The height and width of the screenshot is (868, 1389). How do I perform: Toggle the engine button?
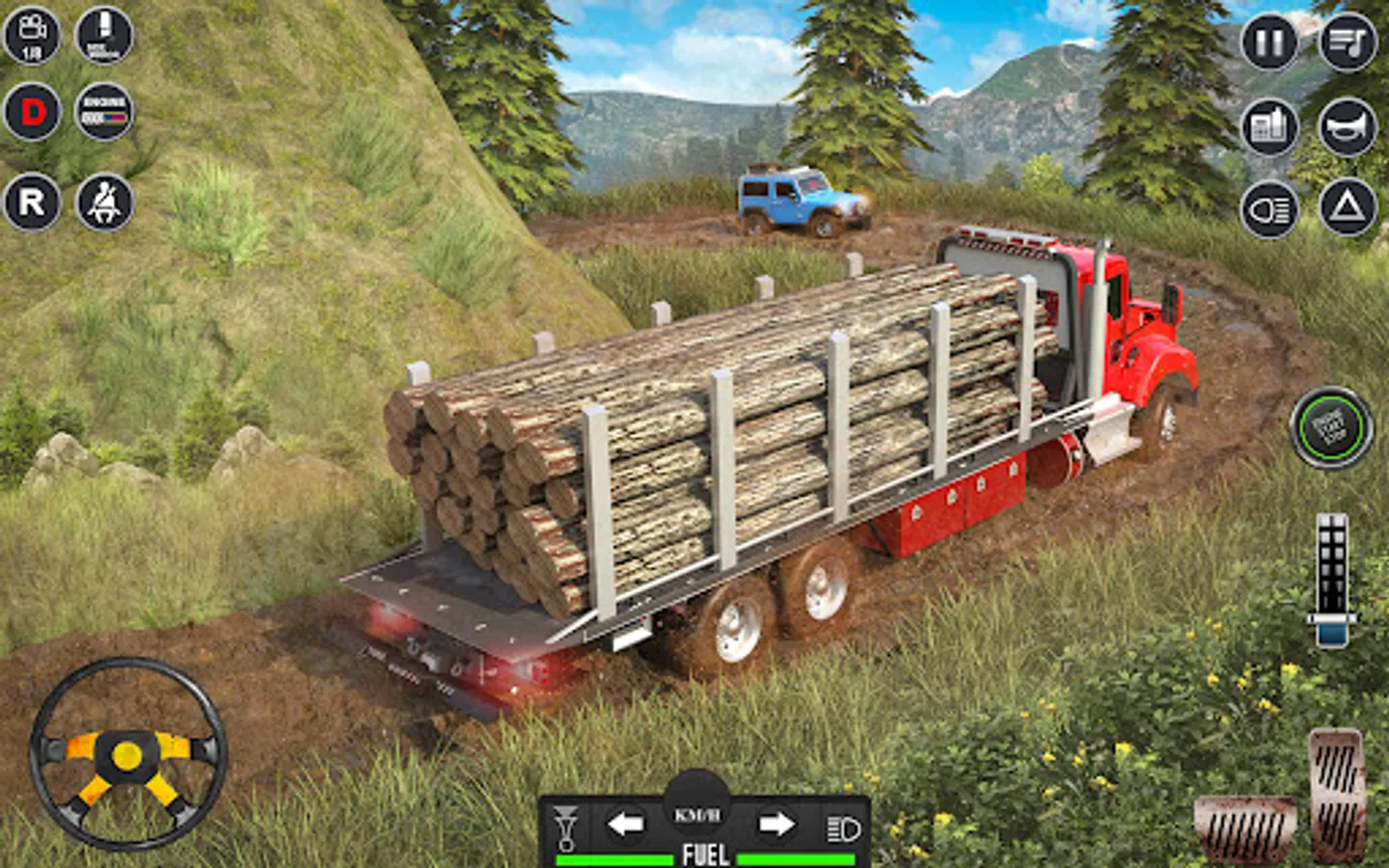point(104,113)
